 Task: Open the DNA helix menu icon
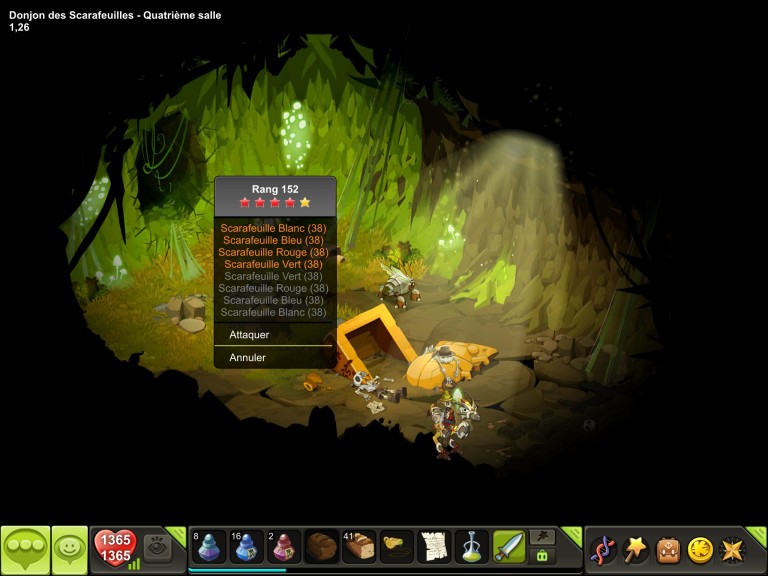(x=603, y=549)
